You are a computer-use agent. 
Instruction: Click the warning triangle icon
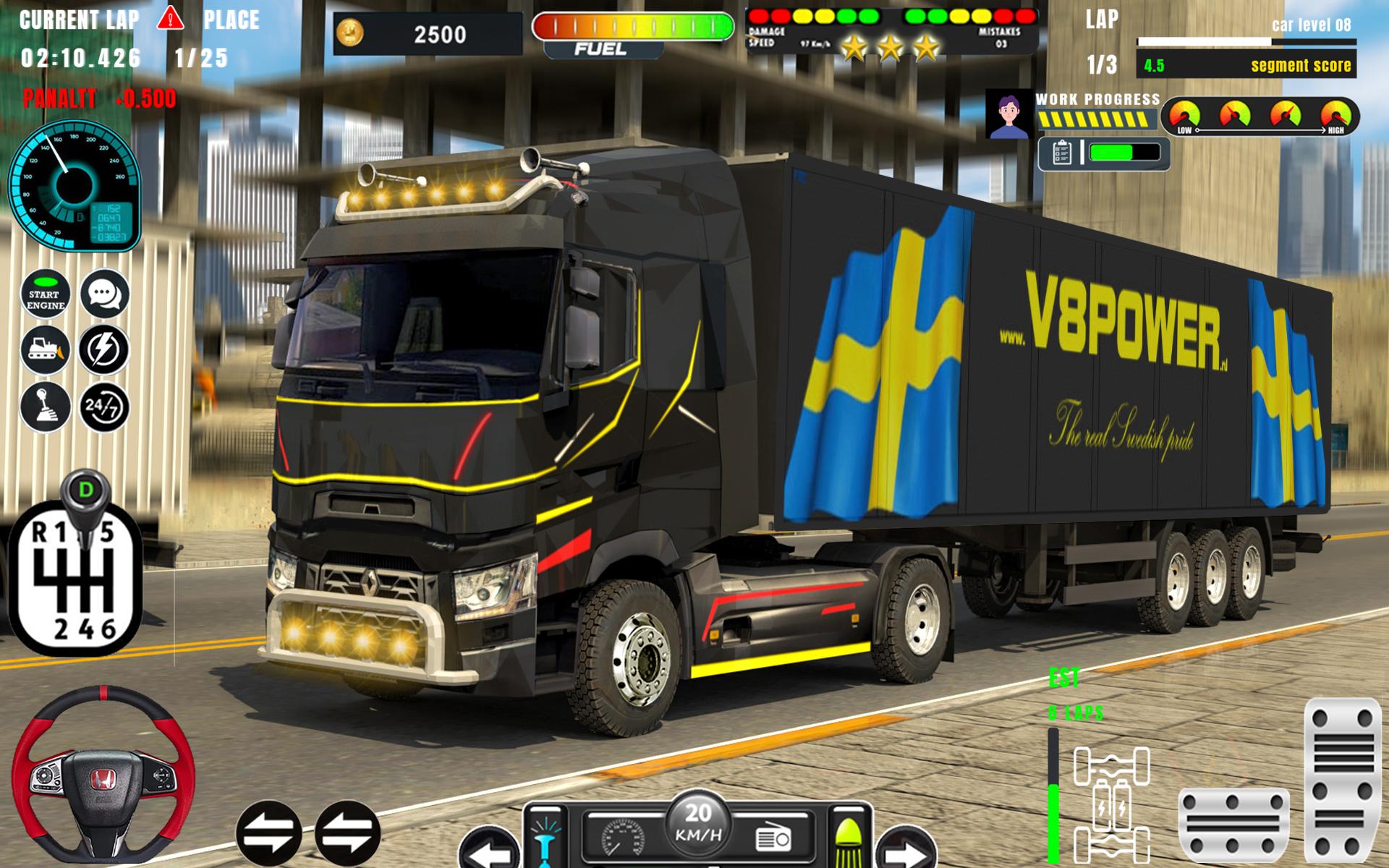pos(171,17)
